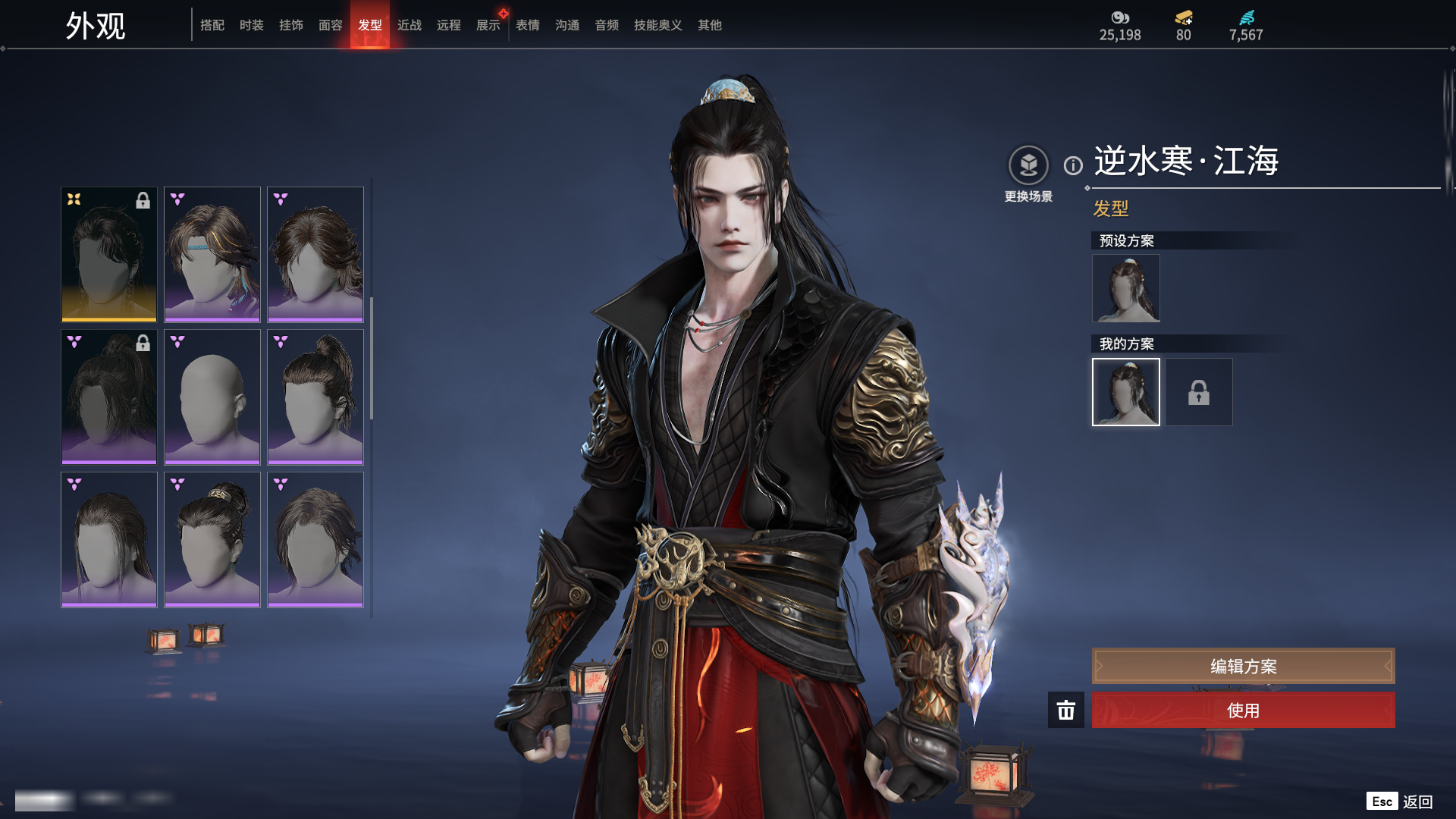Choose the hairstyle with blue headband
Image resolution: width=1456 pixels, height=819 pixels.
[212, 254]
